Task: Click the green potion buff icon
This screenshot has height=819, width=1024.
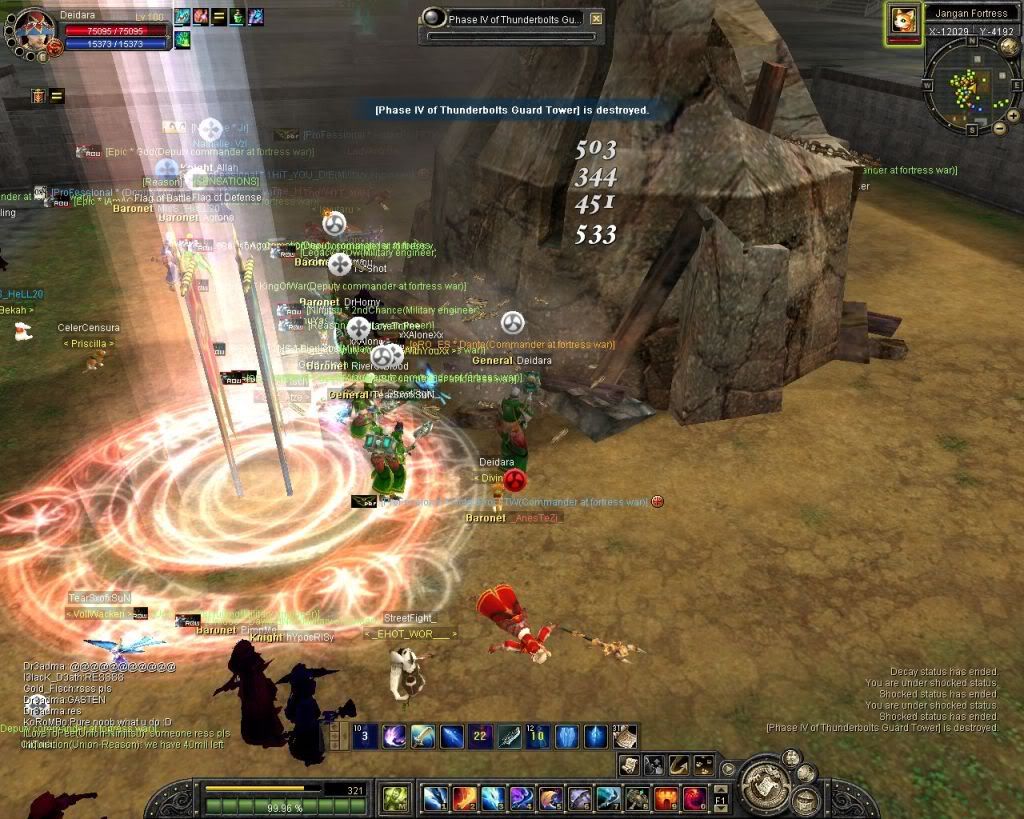Action: coord(237,17)
